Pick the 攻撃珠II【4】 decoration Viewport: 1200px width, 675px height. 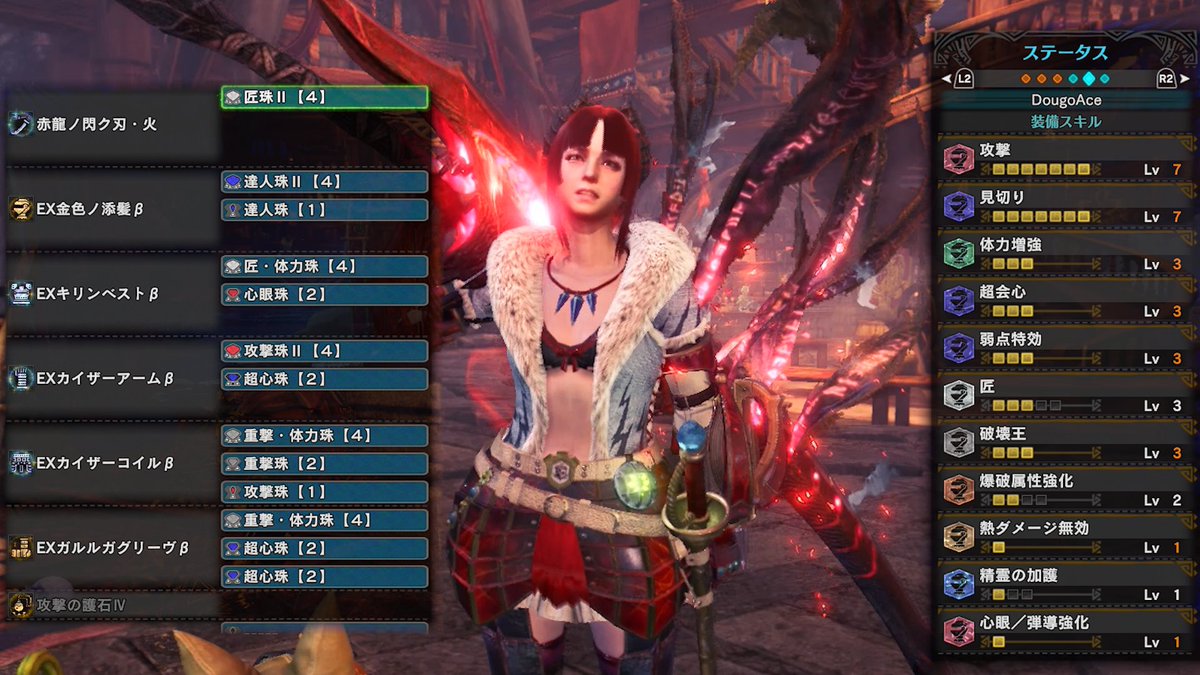click(324, 351)
